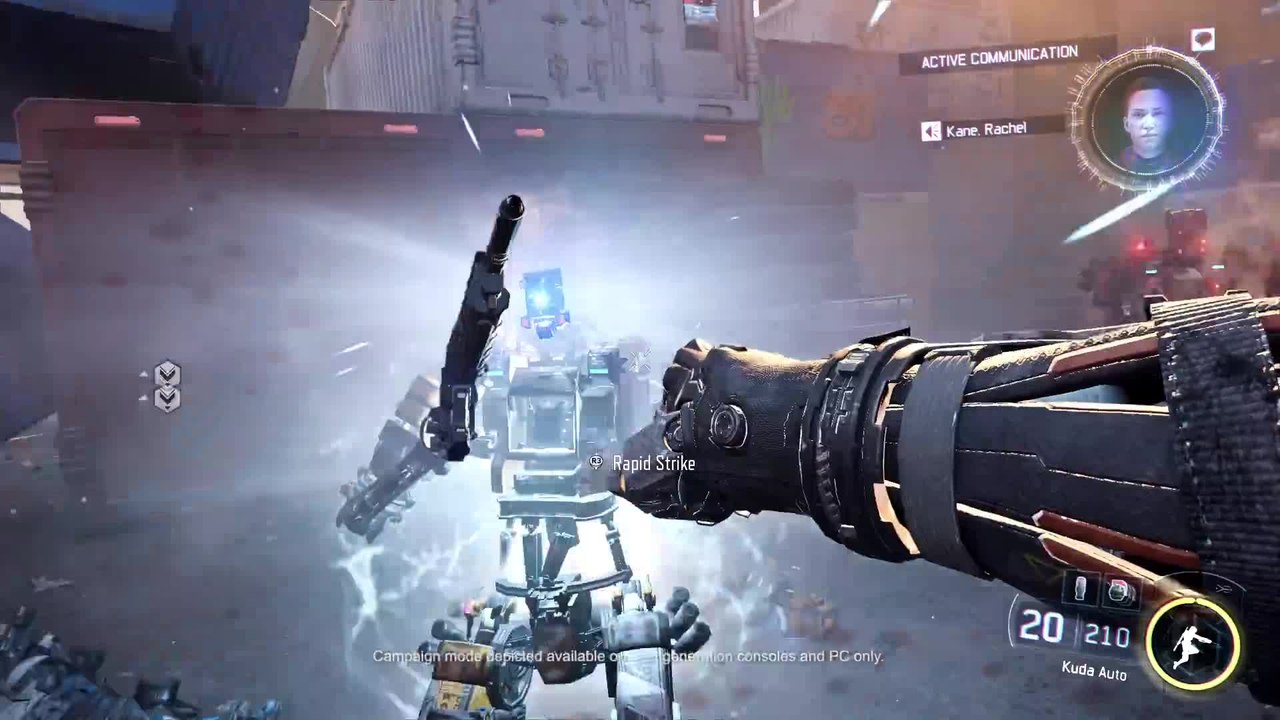This screenshot has width=1280, height=720.
Task: Click the speech bubble communication icon
Action: click(1202, 39)
